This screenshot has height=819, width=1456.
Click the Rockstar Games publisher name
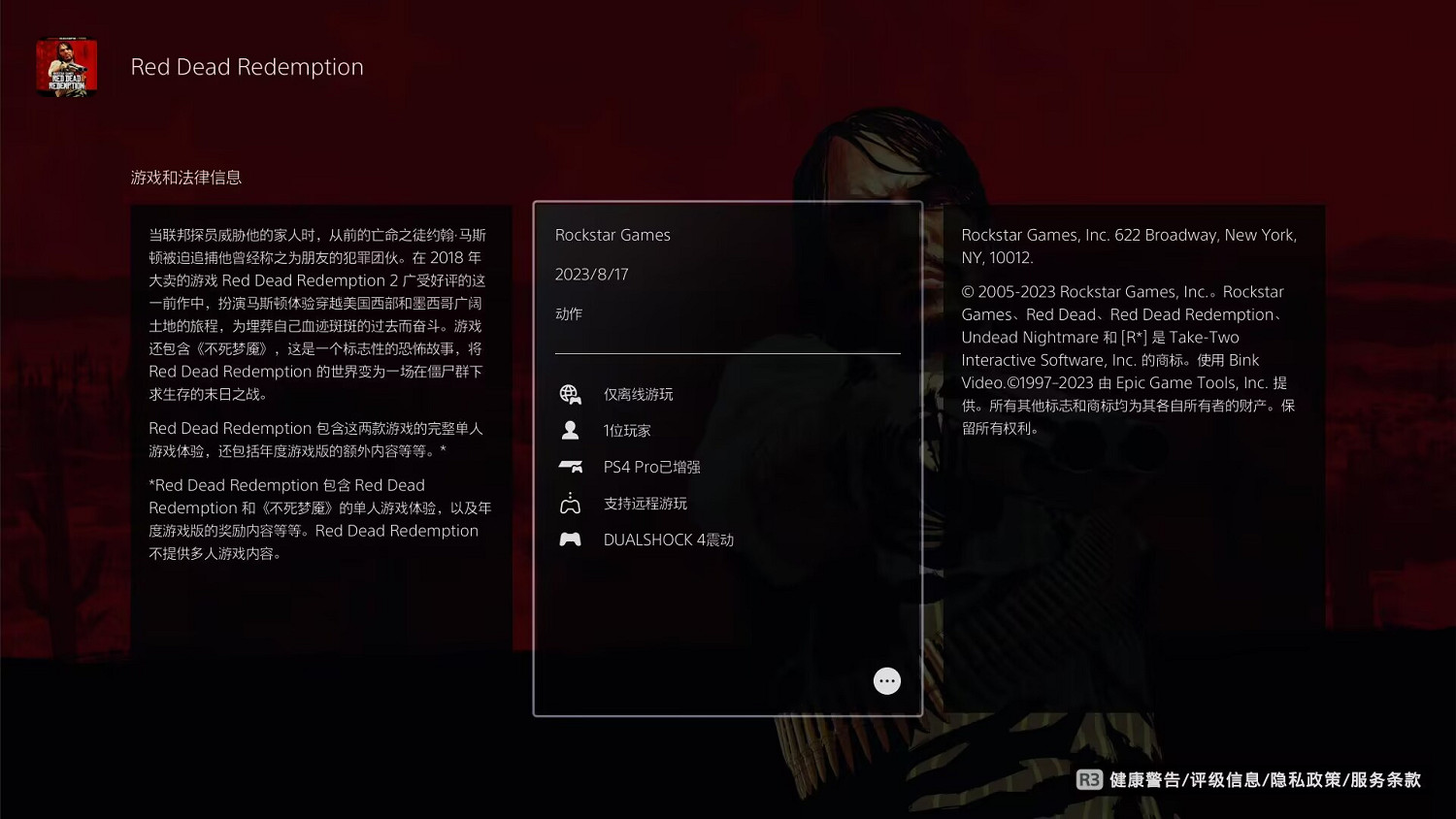coord(612,235)
